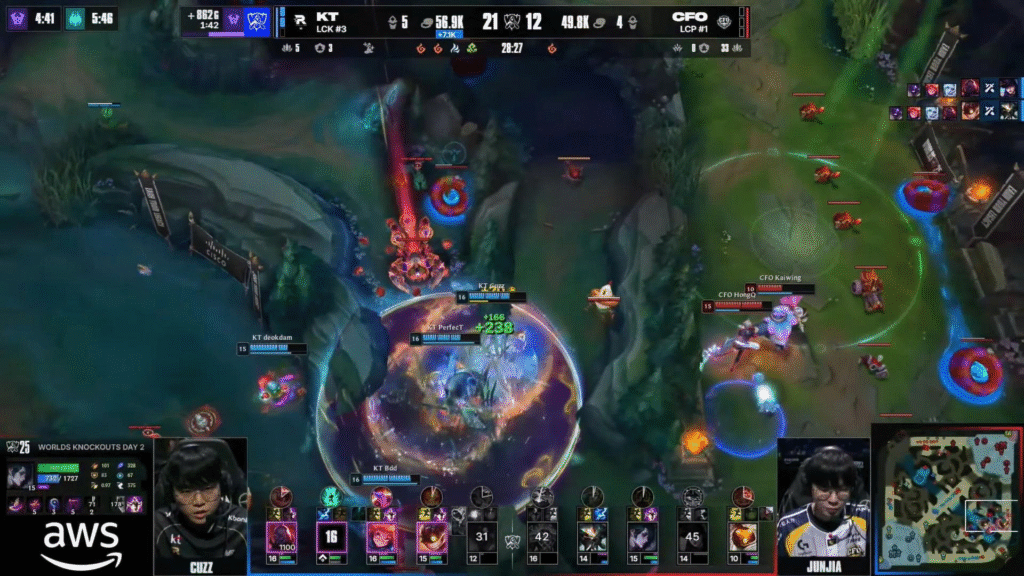Screen dimensions: 1024x576
Task: Click the Worlds emblem between the team portraits
Action: (512, 541)
